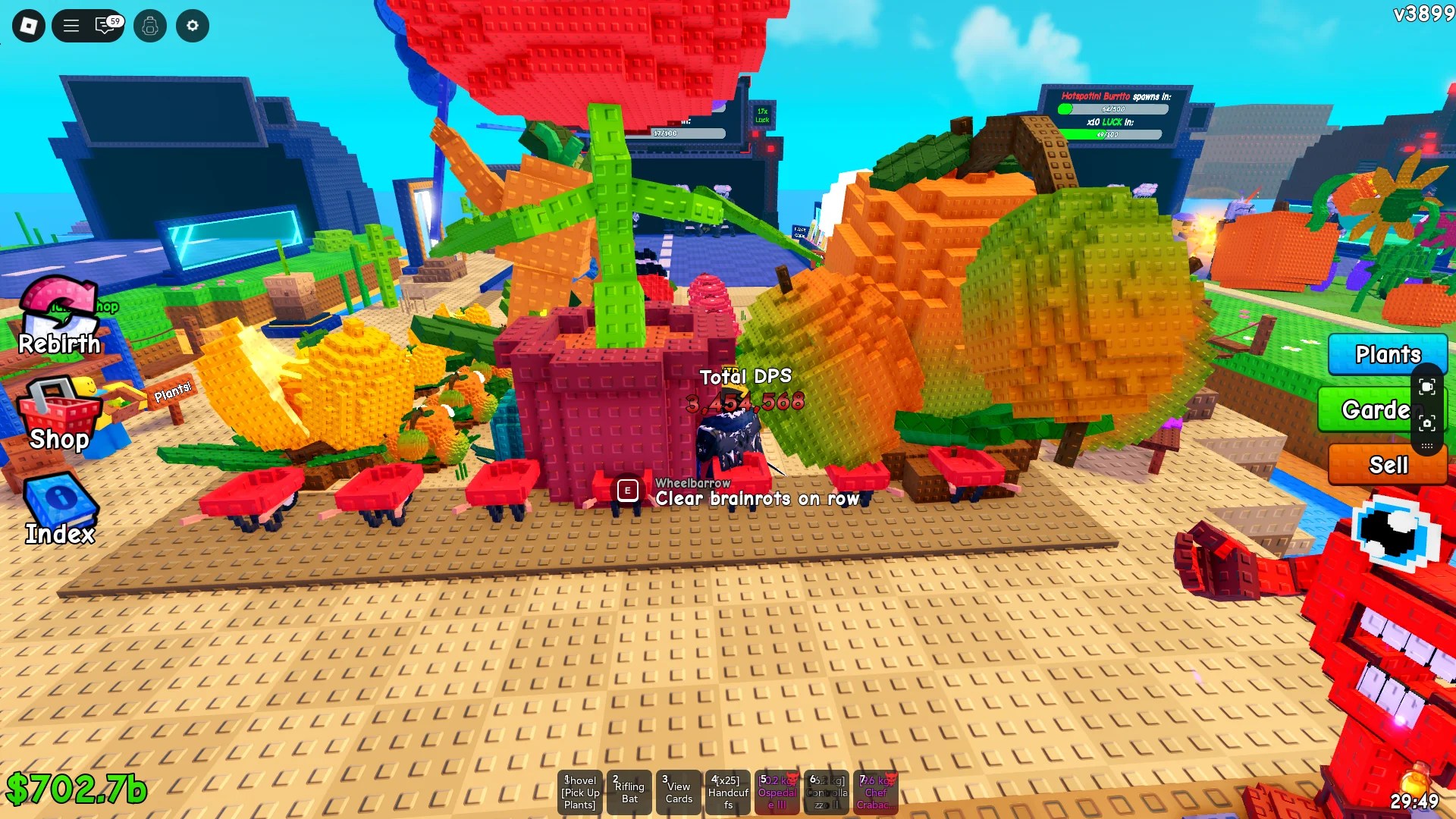Expand the hamburger menu at top left

[x=70, y=25]
